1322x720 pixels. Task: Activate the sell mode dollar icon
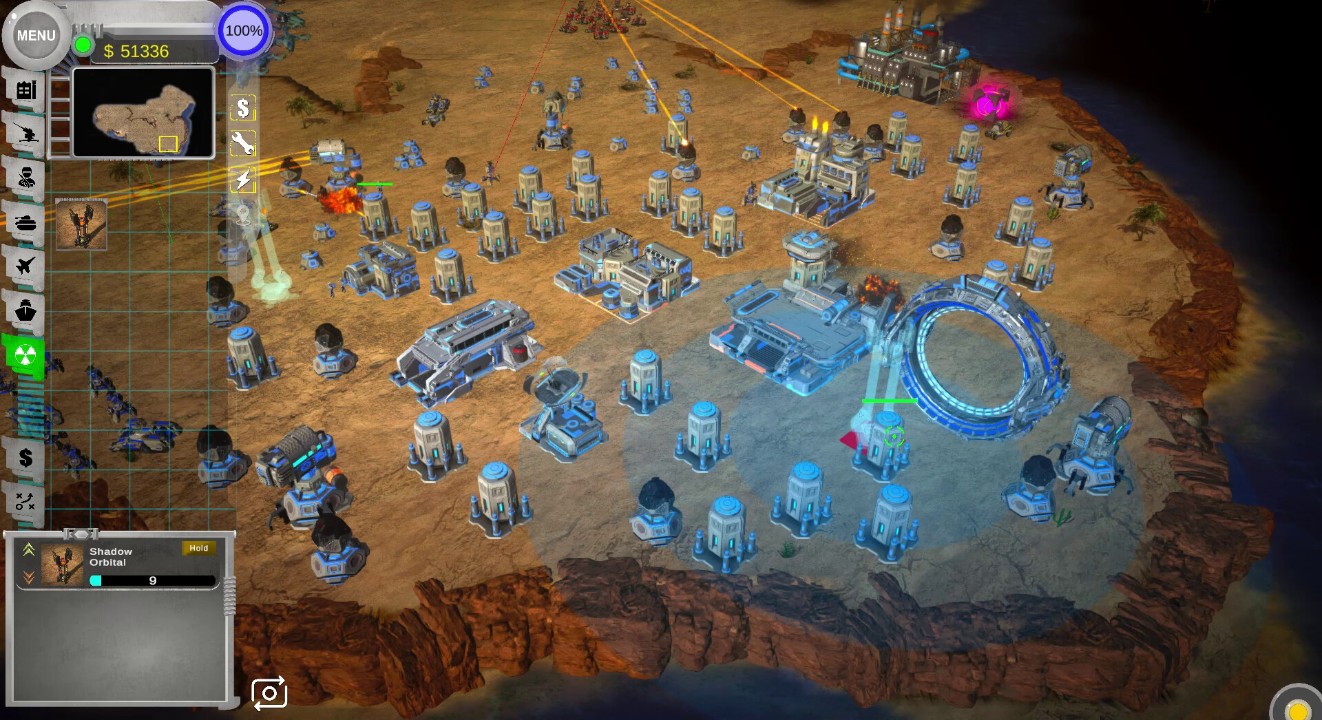point(243,107)
